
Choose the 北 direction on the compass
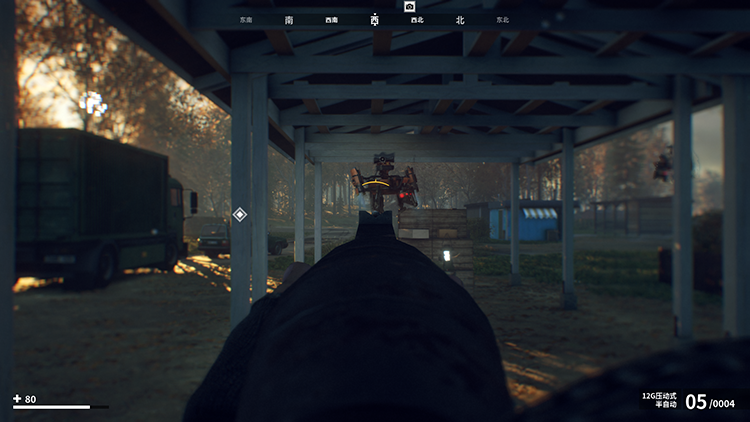(x=460, y=19)
